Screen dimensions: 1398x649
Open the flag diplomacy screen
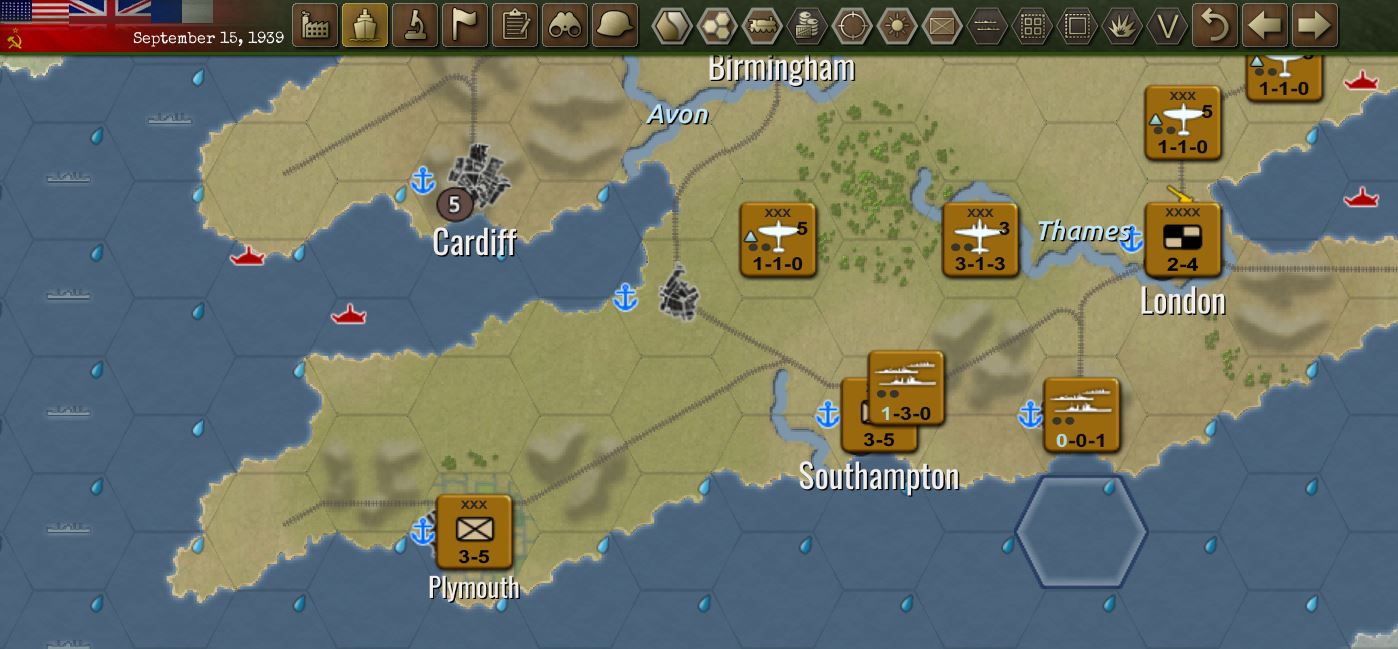tap(465, 25)
